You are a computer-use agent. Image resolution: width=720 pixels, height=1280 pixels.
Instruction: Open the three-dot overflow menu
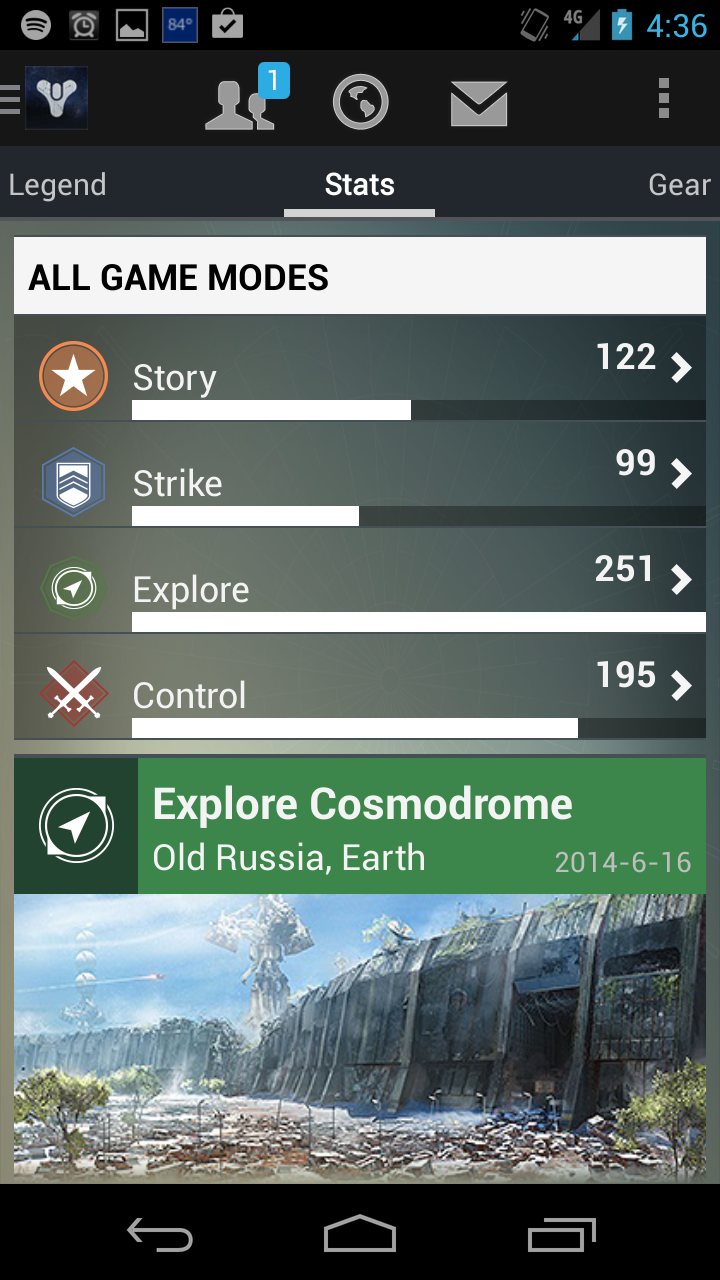[x=663, y=100]
